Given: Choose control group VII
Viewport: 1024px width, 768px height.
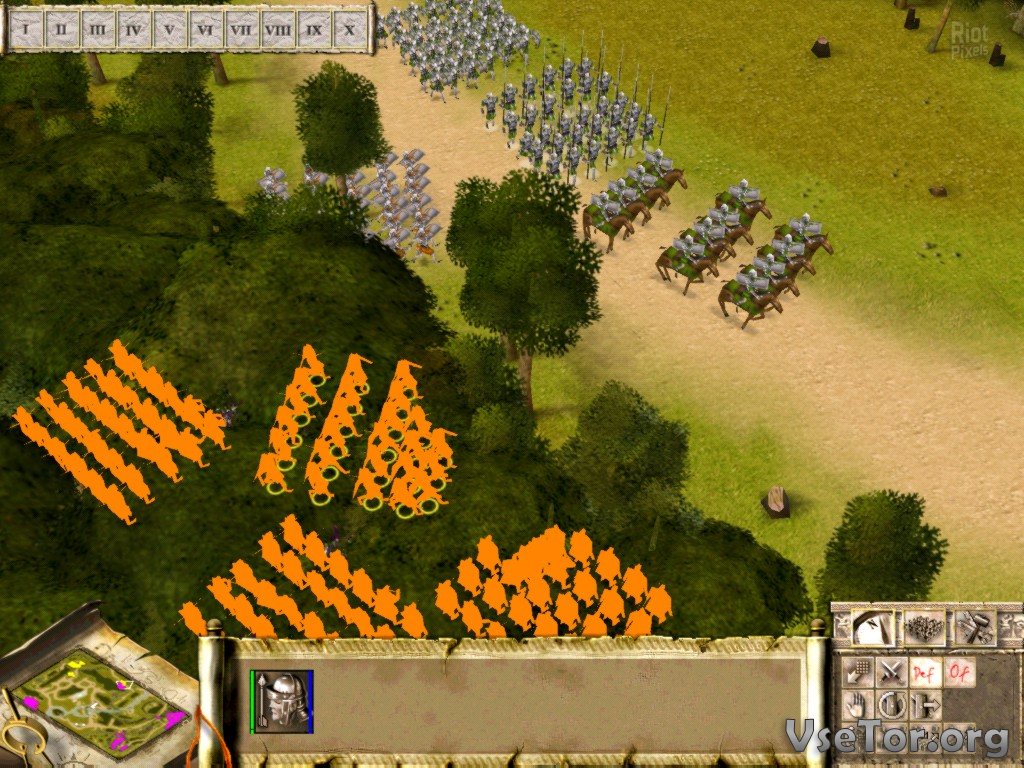Looking at the screenshot, I should [241, 28].
